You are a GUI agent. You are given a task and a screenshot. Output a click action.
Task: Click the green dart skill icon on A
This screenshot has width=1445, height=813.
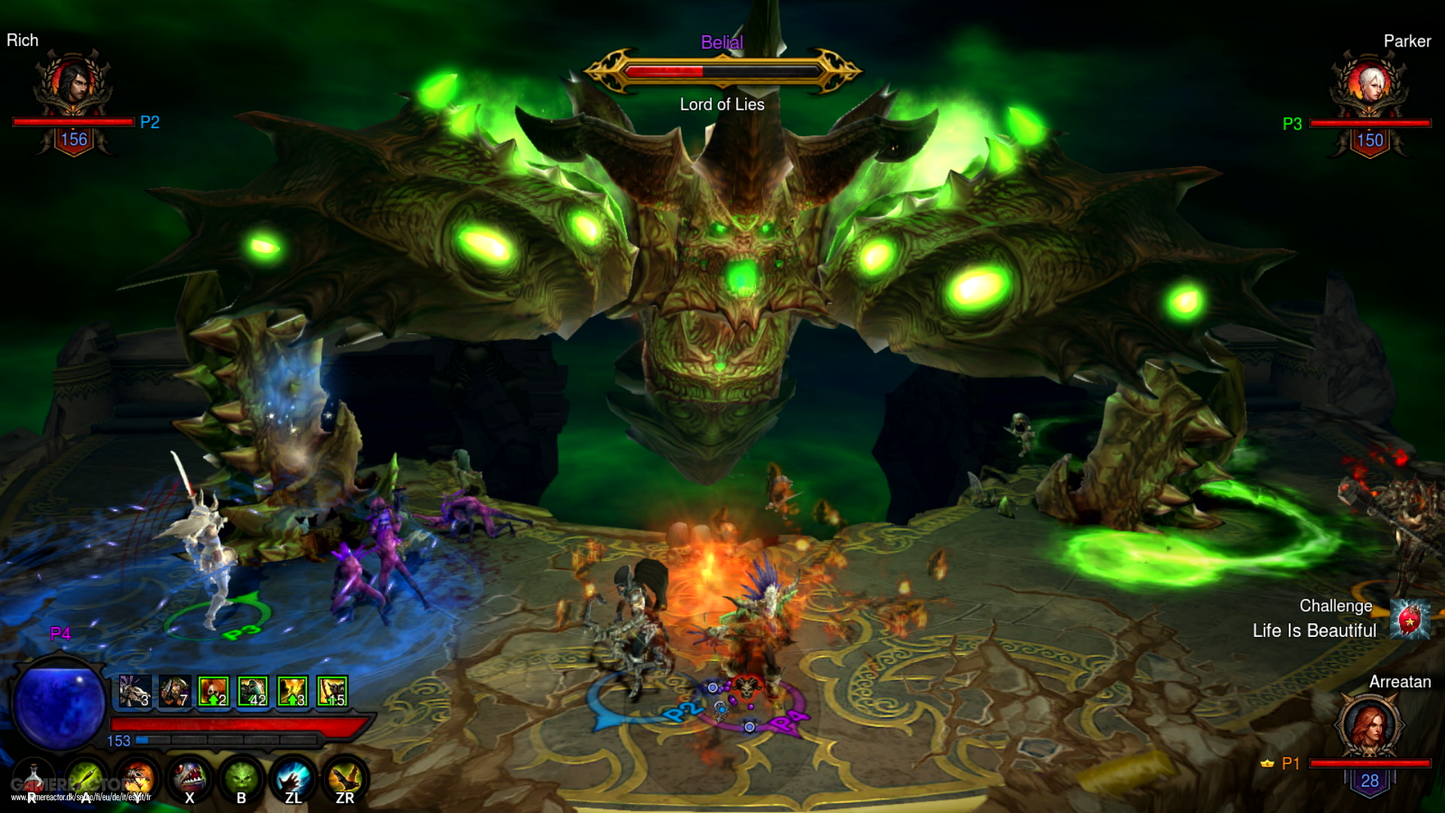pyautogui.click(x=86, y=777)
